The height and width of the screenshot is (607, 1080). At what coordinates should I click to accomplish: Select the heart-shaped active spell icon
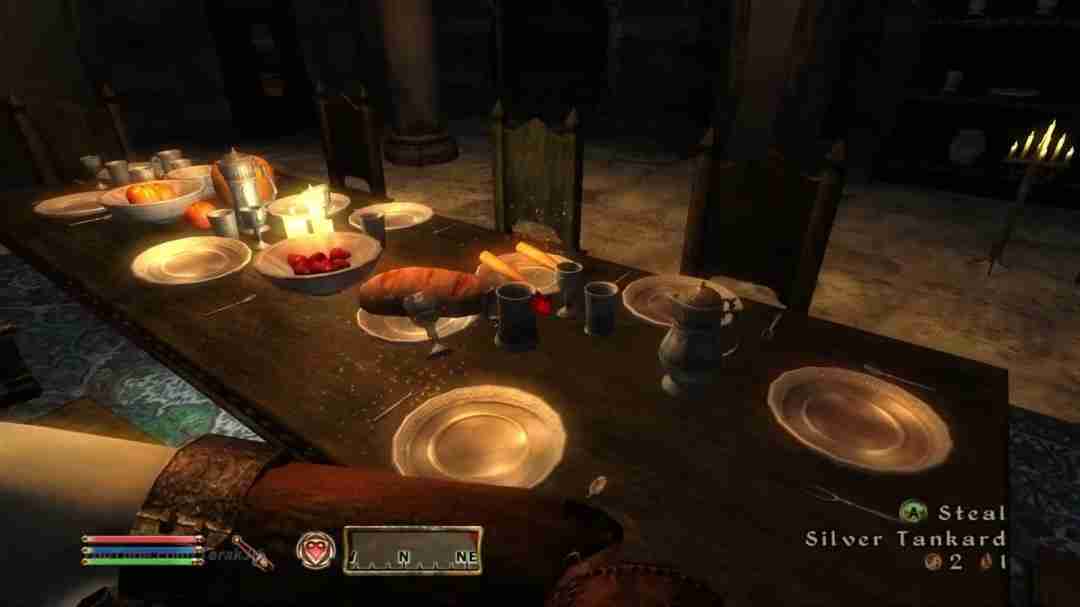click(x=313, y=549)
